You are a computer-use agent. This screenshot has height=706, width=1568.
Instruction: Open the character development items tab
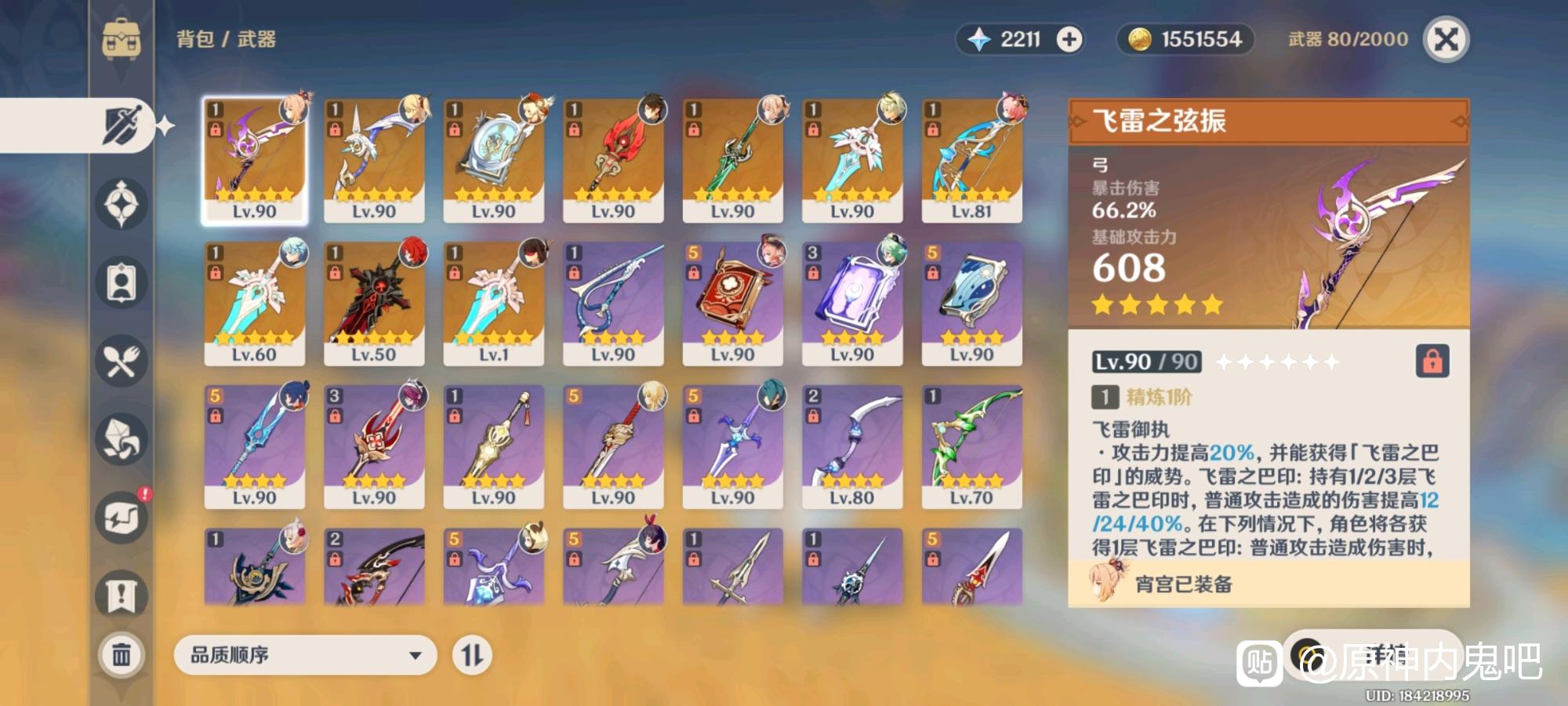pos(122,282)
